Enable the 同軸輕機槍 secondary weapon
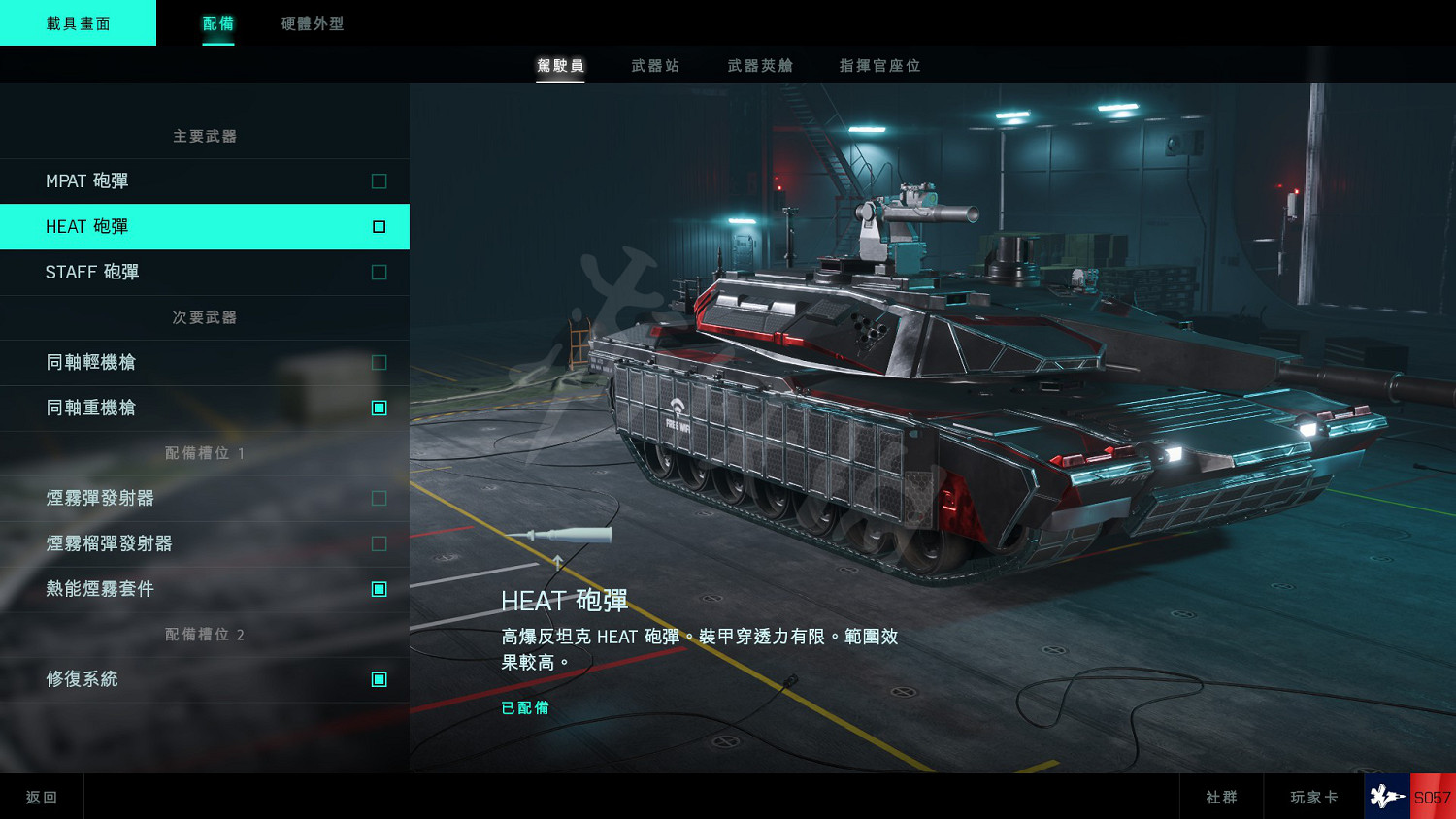The width and height of the screenshot is (1456, 819). [x=378, y=362]
